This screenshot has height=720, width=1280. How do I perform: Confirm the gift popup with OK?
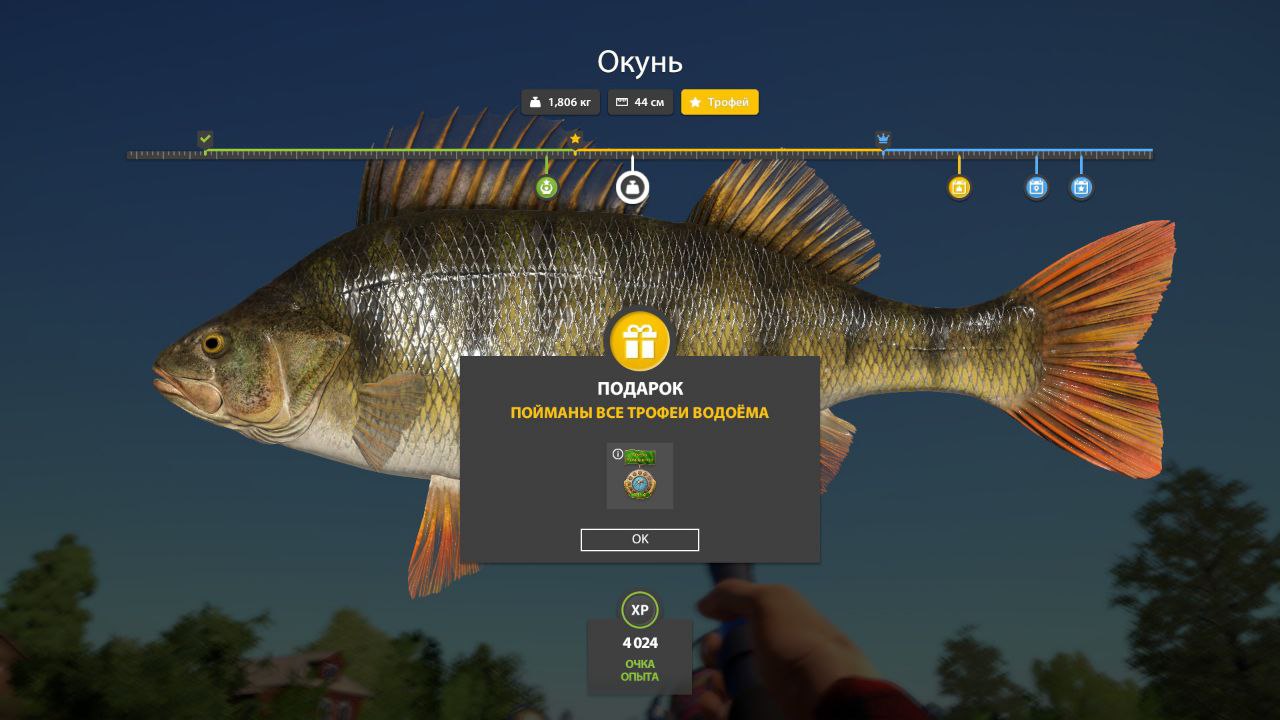639,540
